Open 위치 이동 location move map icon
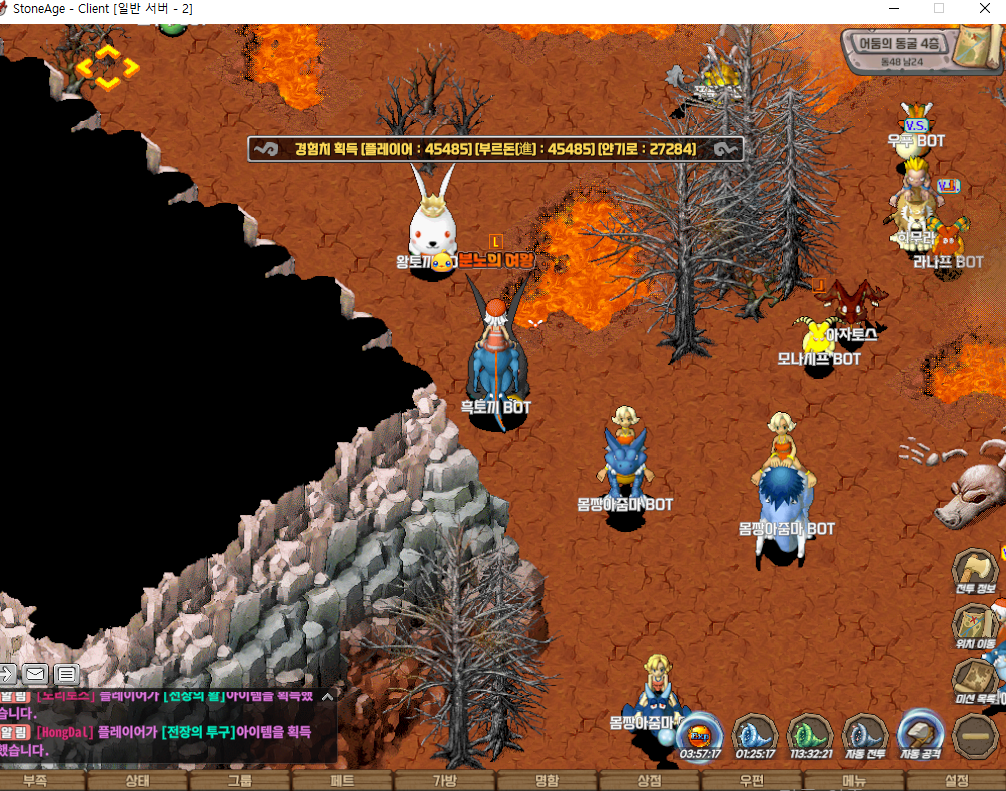Image resolution: width=1006 pixels, height=791 pixels. [x=975, y=628]
